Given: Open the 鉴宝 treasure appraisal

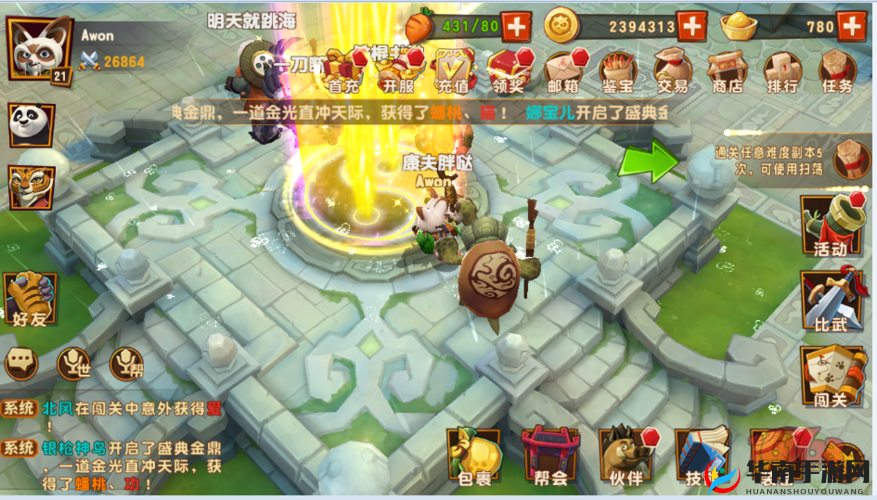Looking at the screenshot, I should pos(618,71).
